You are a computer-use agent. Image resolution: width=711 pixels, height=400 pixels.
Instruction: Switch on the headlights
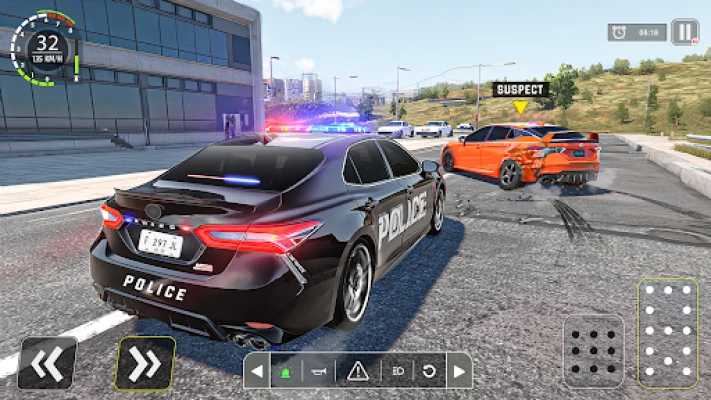[x=398, y=371]
